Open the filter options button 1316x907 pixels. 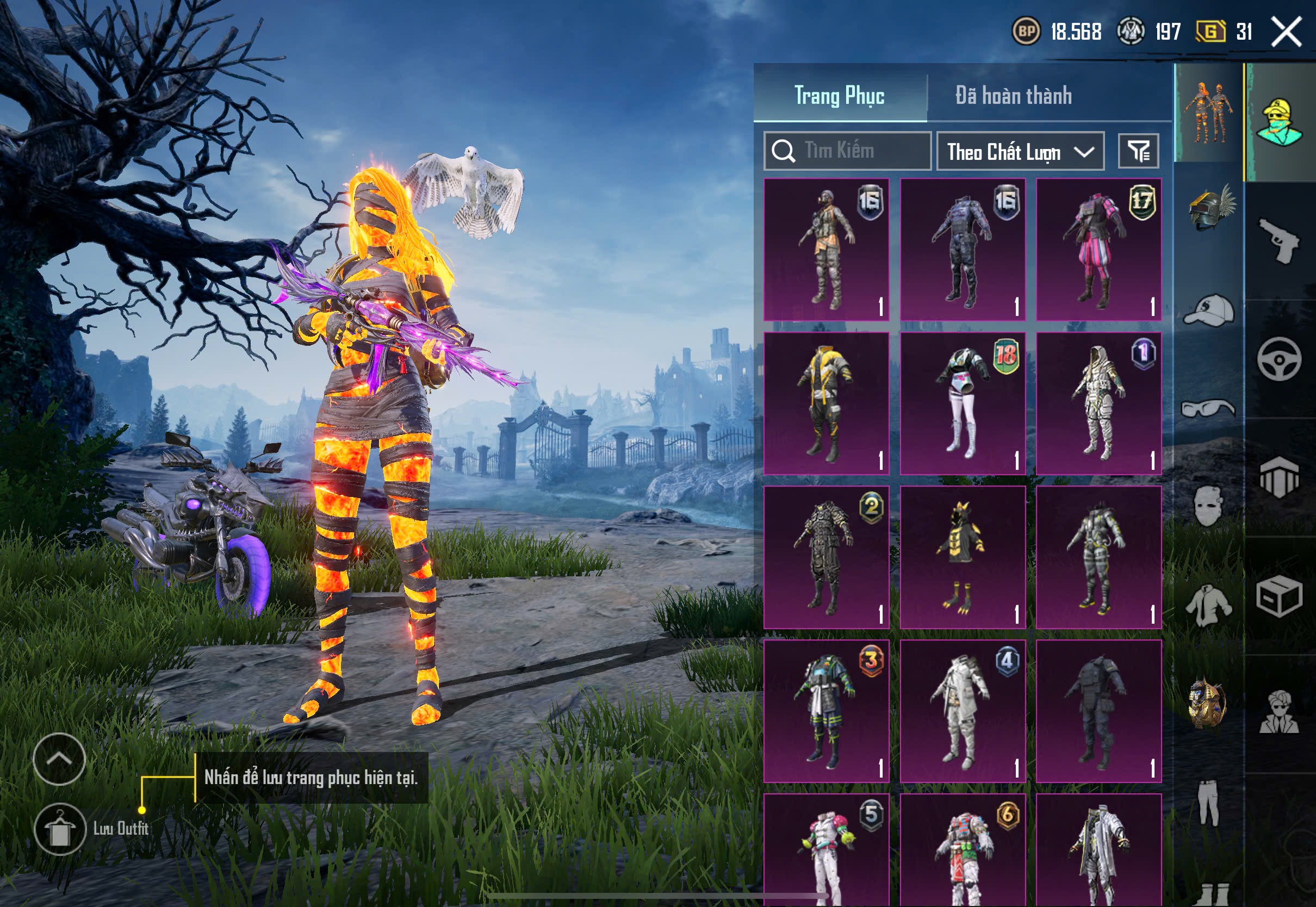(x=1138, y=151)
